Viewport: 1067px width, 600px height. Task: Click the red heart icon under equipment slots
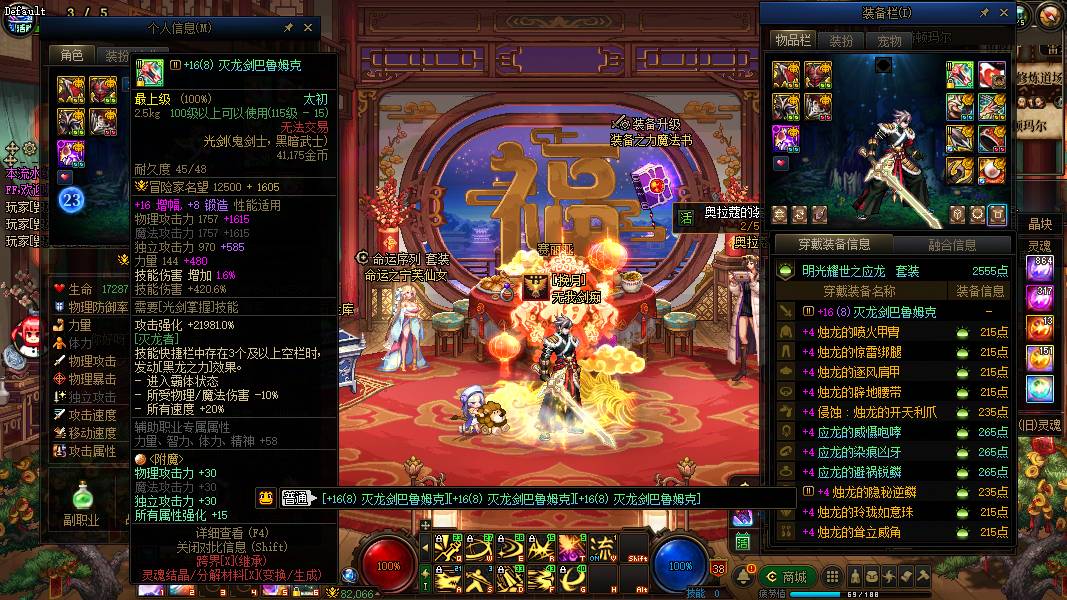coord(67,177)
